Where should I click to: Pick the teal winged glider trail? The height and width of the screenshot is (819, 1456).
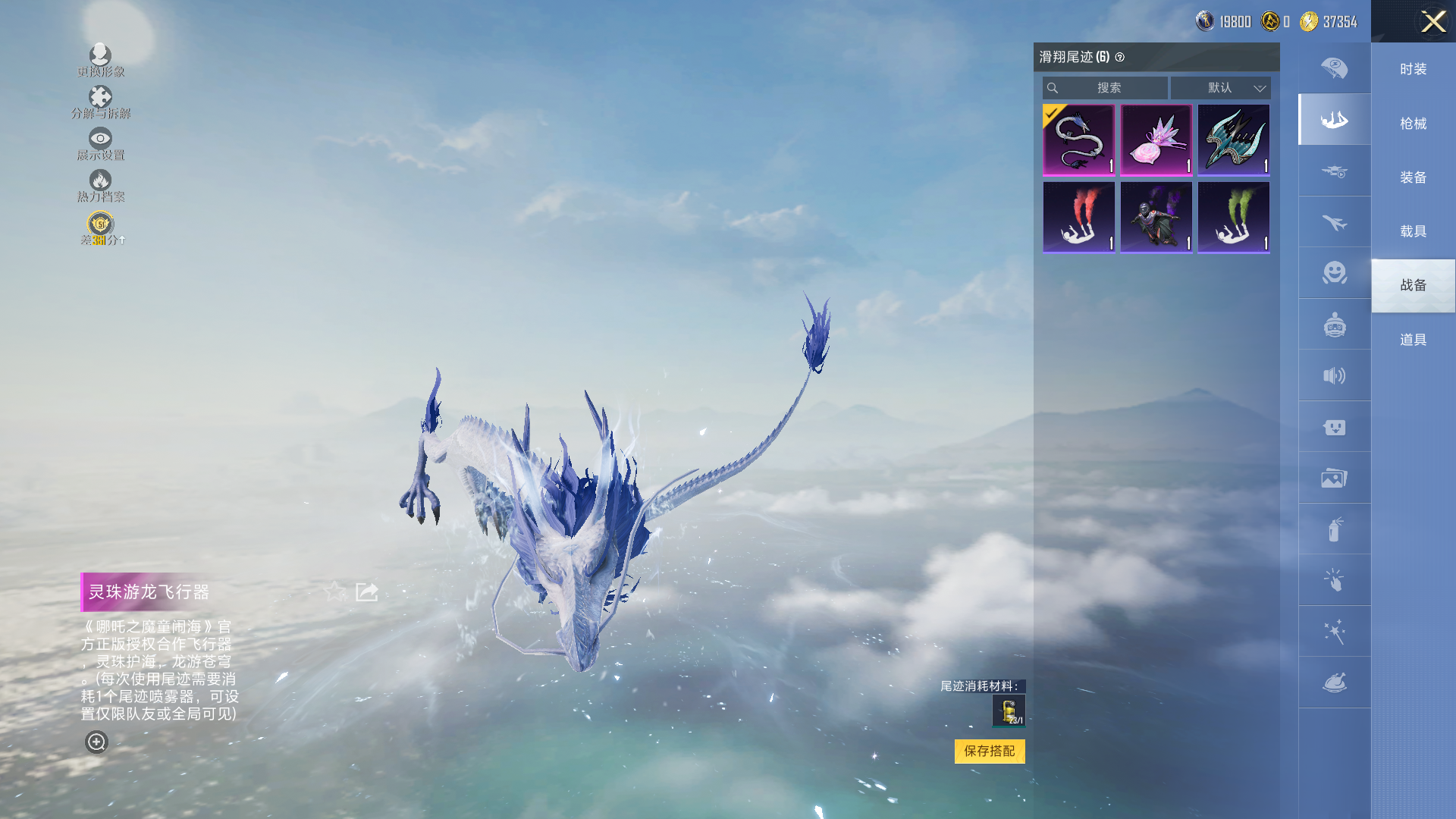coord(1233,140)
